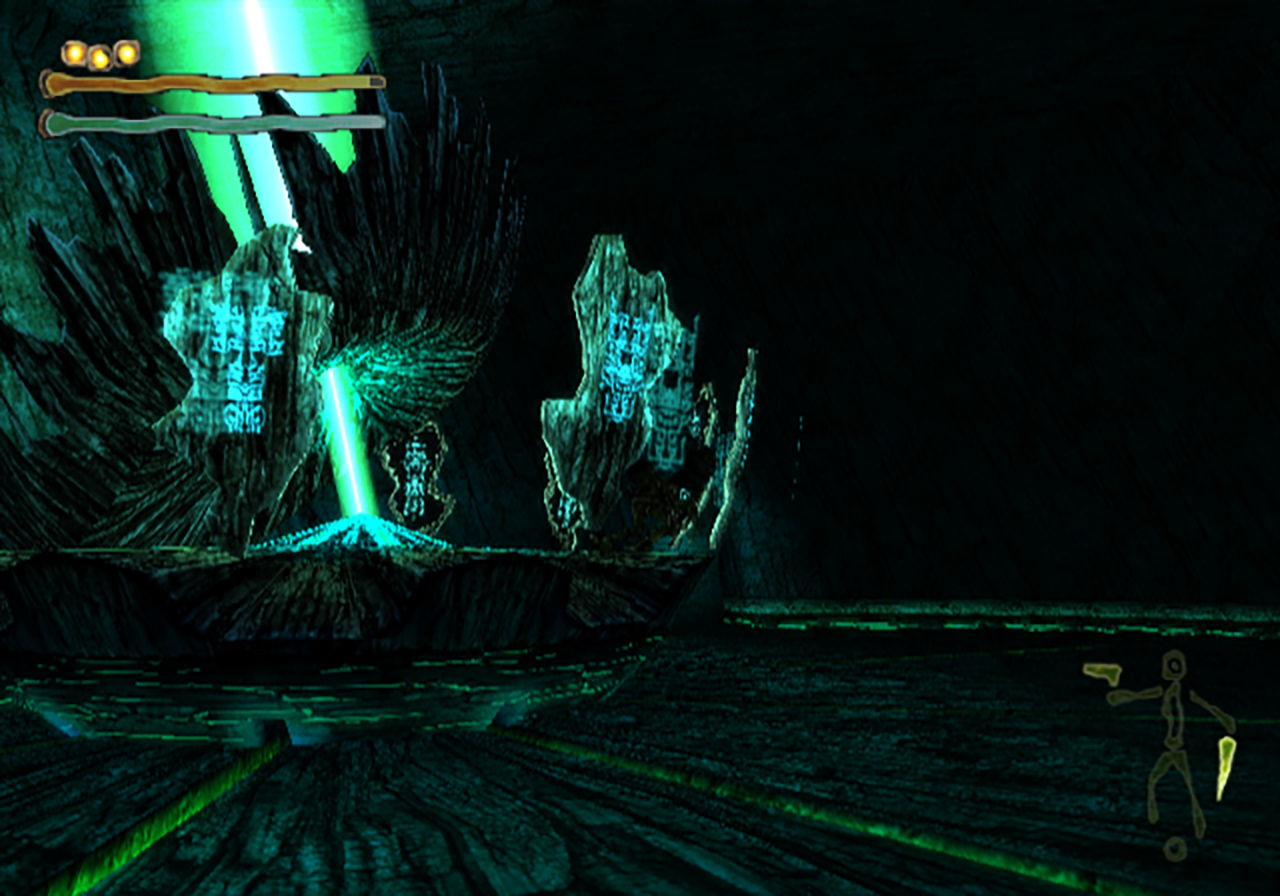
Task: Click the dagger icon beside the stick figure
Action: [1226, 766]
